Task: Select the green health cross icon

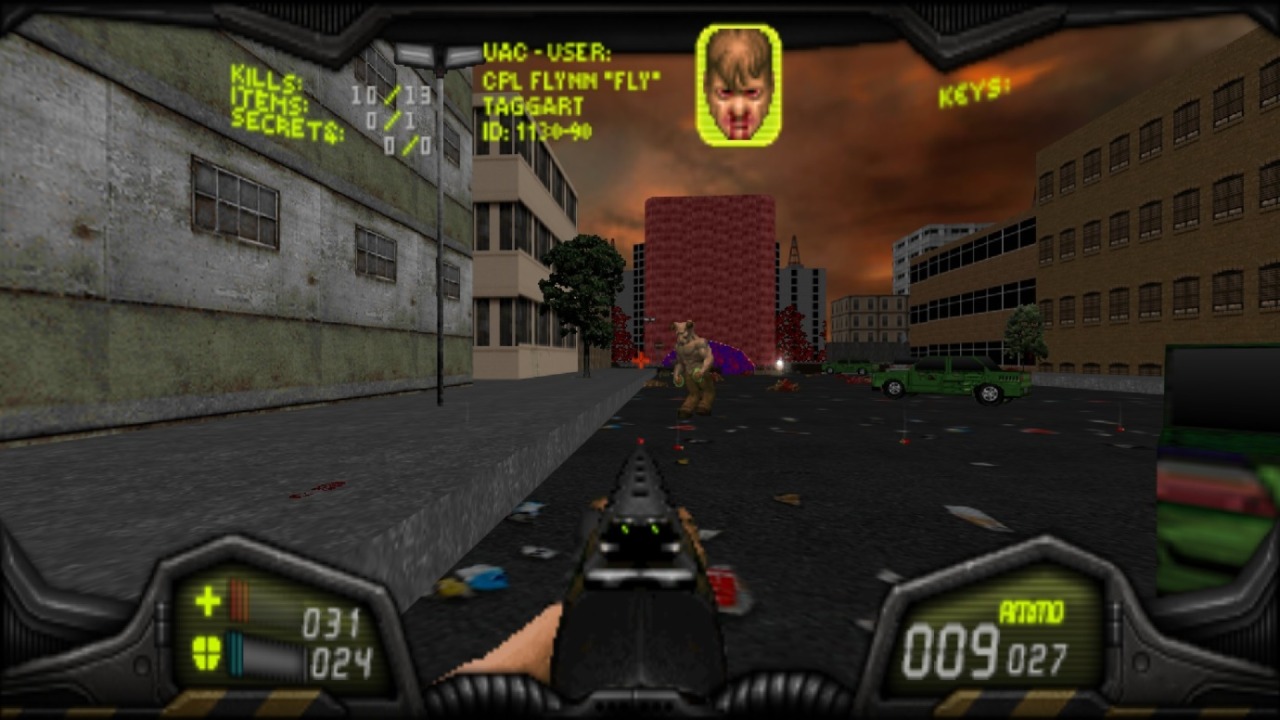Action: pos(208,600)
